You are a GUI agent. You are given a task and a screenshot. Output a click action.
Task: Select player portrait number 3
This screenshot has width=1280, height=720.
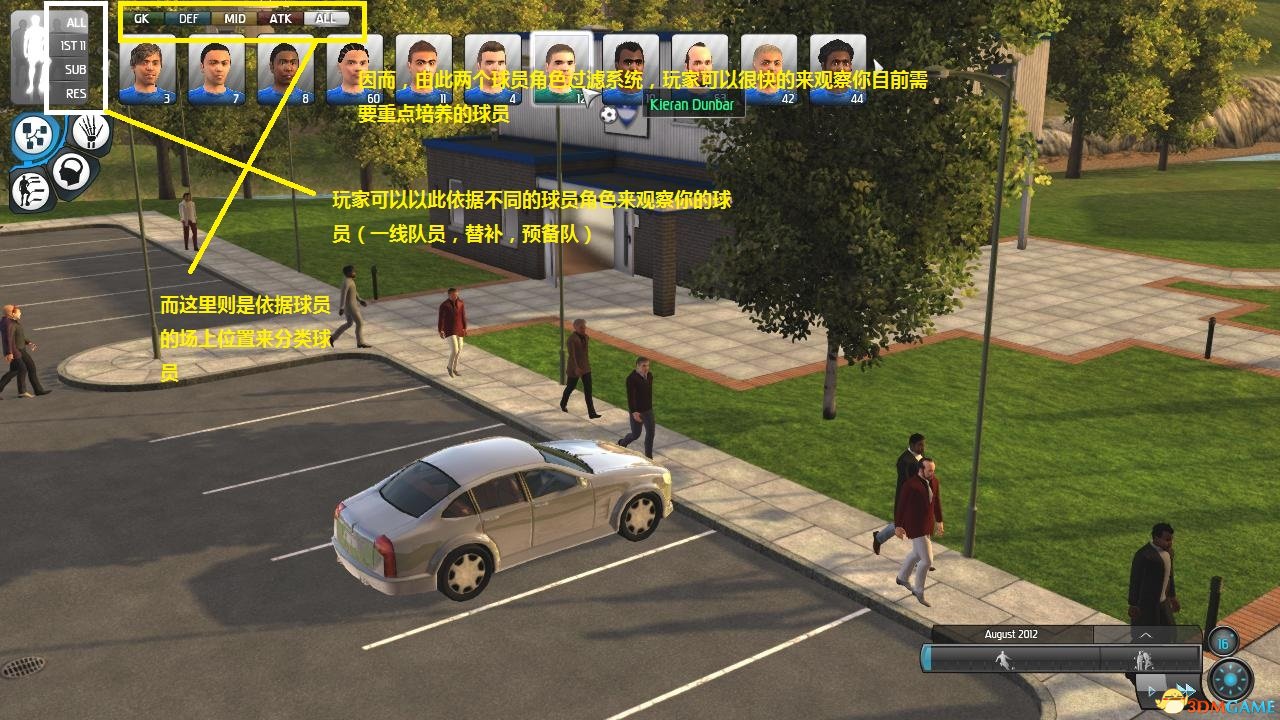[148, 69]
